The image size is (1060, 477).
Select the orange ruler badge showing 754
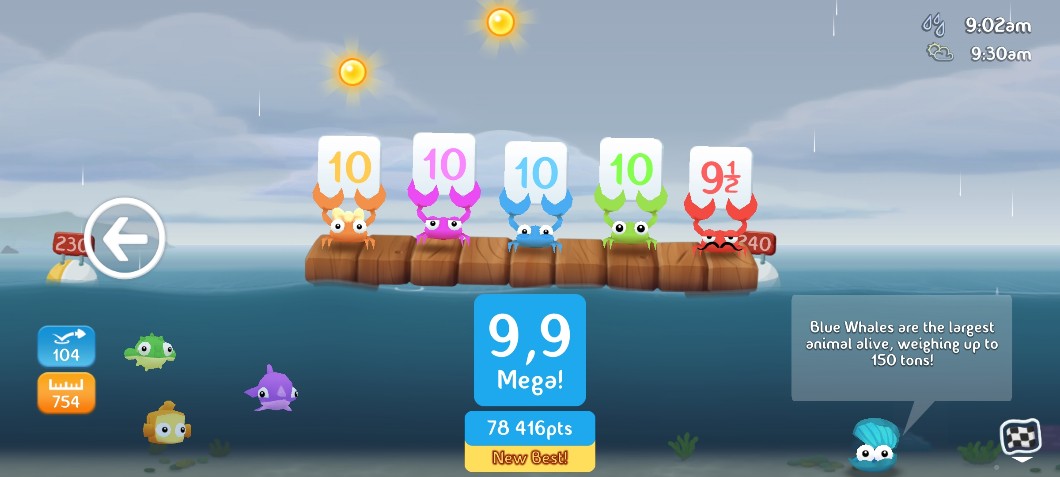pos(66,393)
